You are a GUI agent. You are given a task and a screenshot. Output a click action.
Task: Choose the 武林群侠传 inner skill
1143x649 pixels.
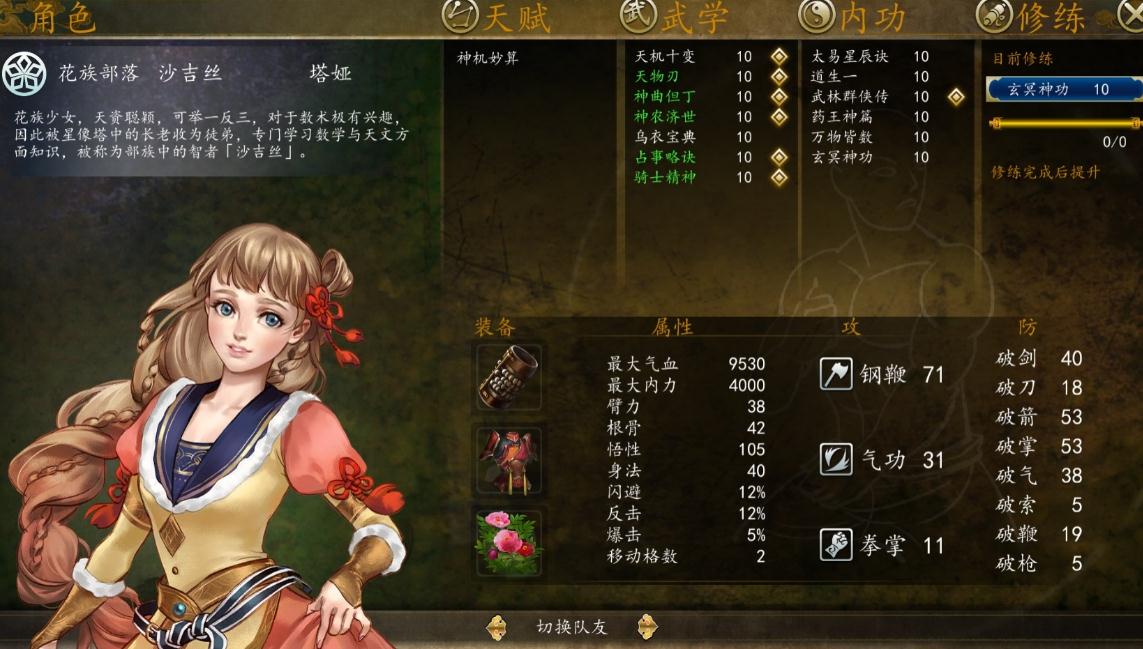[x=849, y=97]
